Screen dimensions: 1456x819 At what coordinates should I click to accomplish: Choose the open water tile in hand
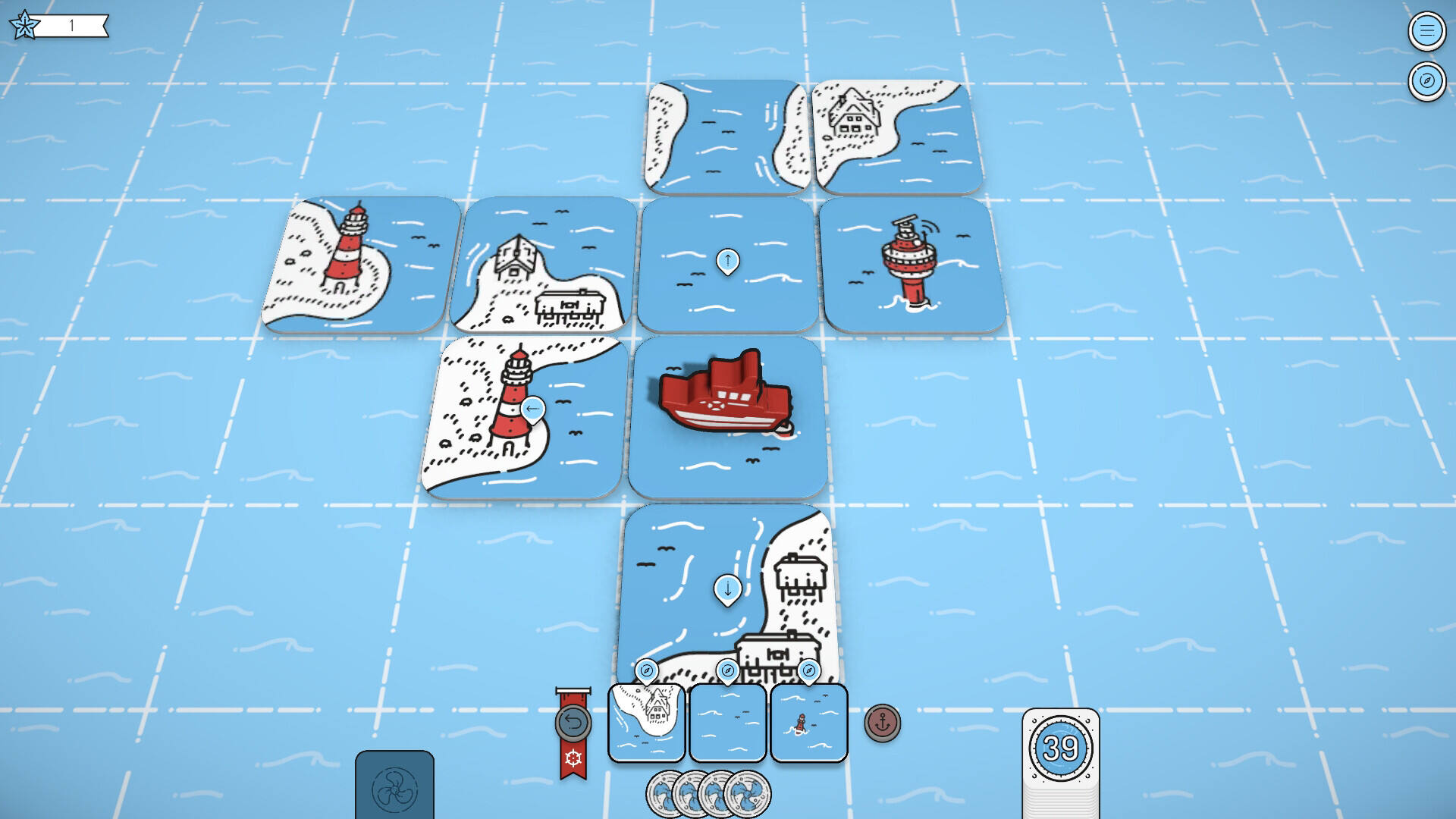click(x=727, y=722)
